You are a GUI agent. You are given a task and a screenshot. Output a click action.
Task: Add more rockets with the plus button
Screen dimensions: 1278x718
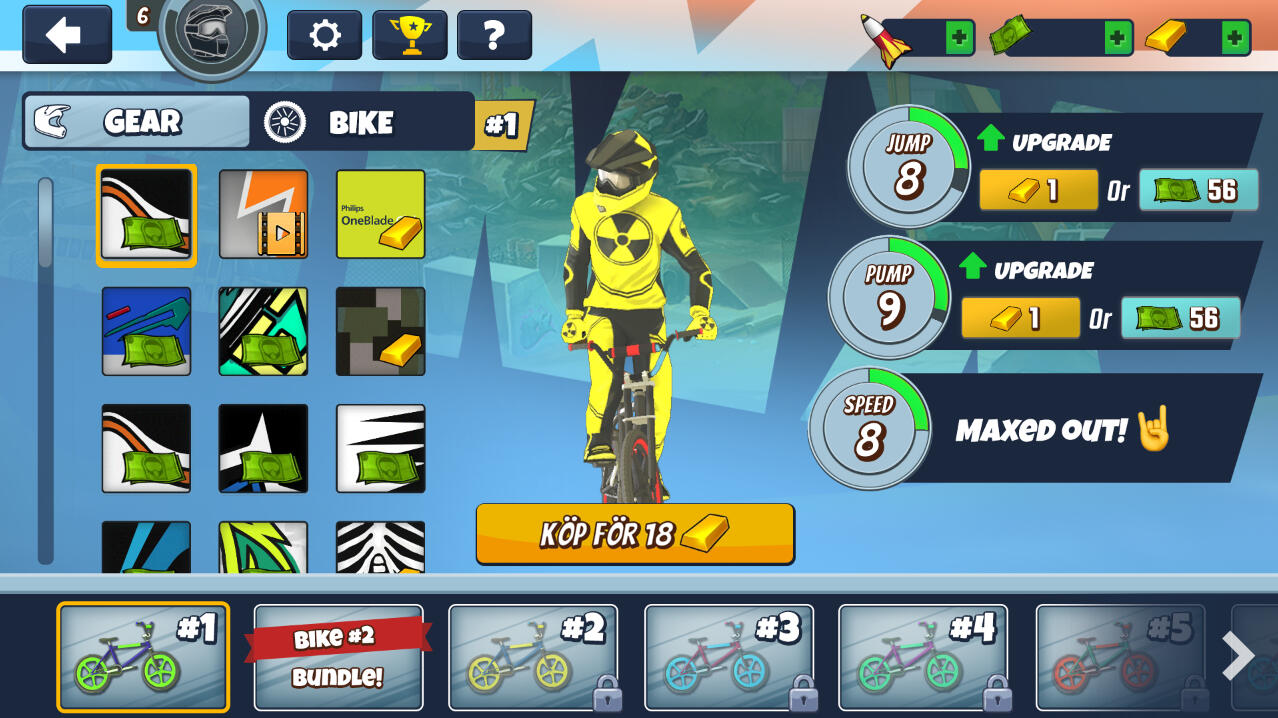tap(959, 38)
